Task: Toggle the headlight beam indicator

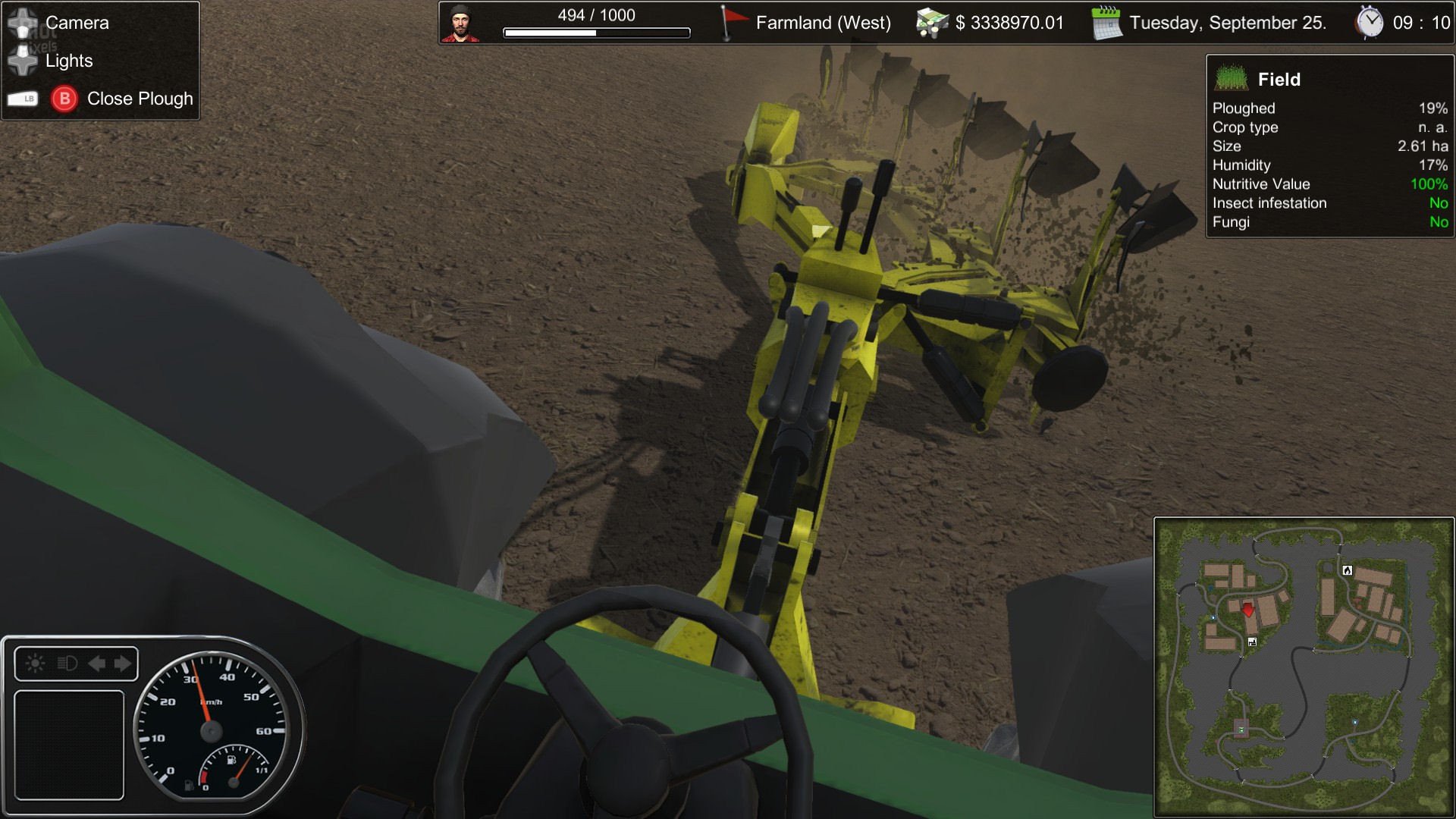Action: pos(67,664)
